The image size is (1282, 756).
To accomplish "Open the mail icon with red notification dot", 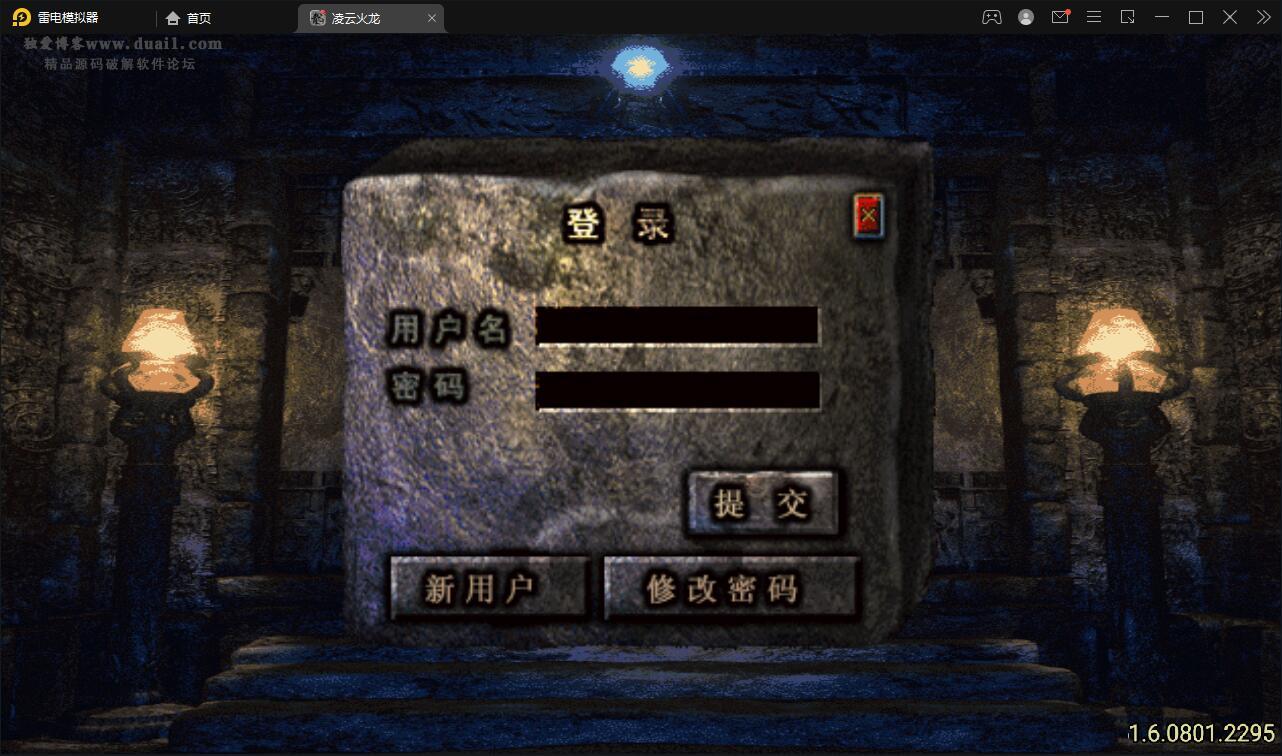I will (x=1060, y=17).
